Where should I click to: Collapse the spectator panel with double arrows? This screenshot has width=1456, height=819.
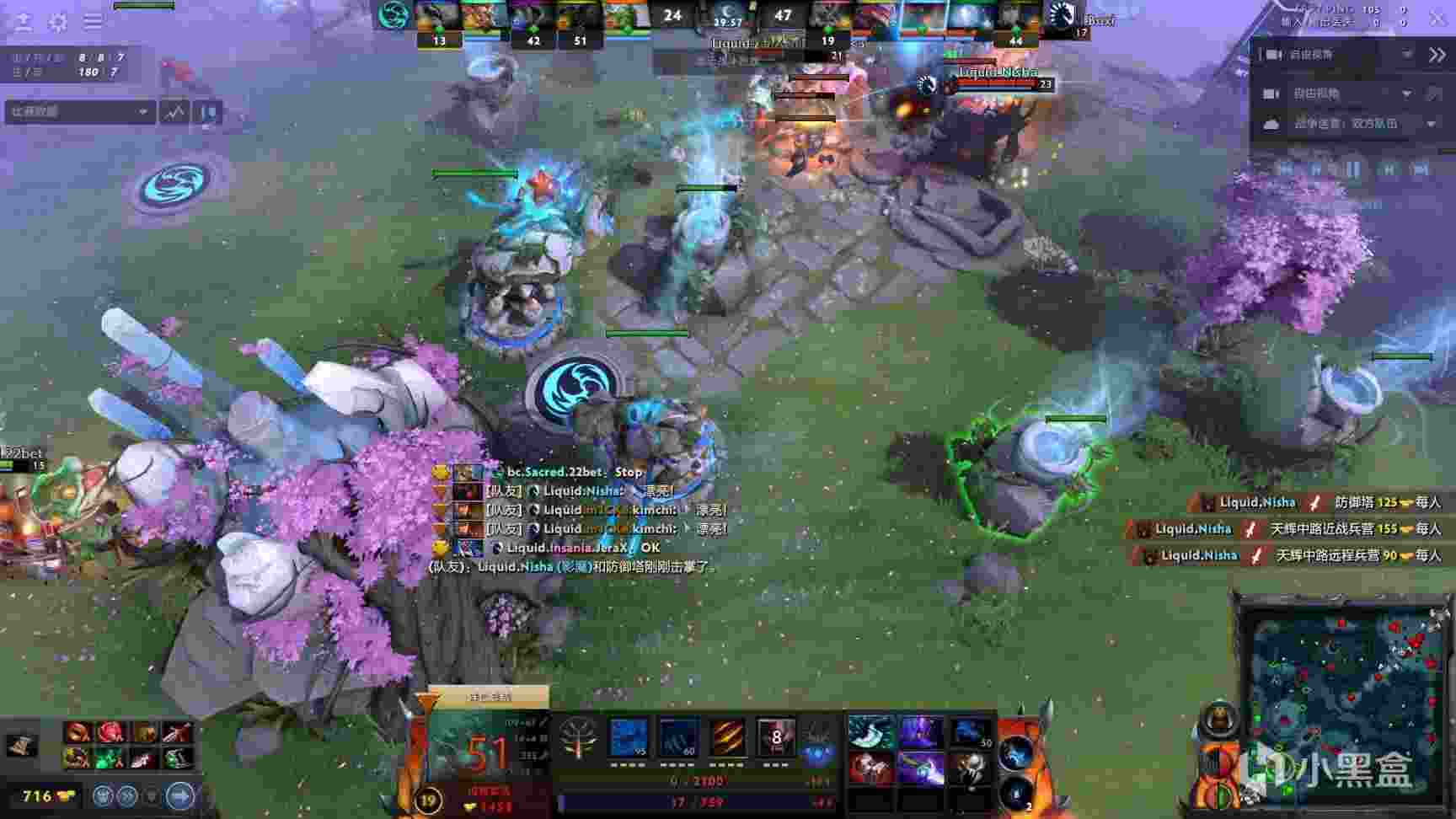click(x=1437, y=55)
